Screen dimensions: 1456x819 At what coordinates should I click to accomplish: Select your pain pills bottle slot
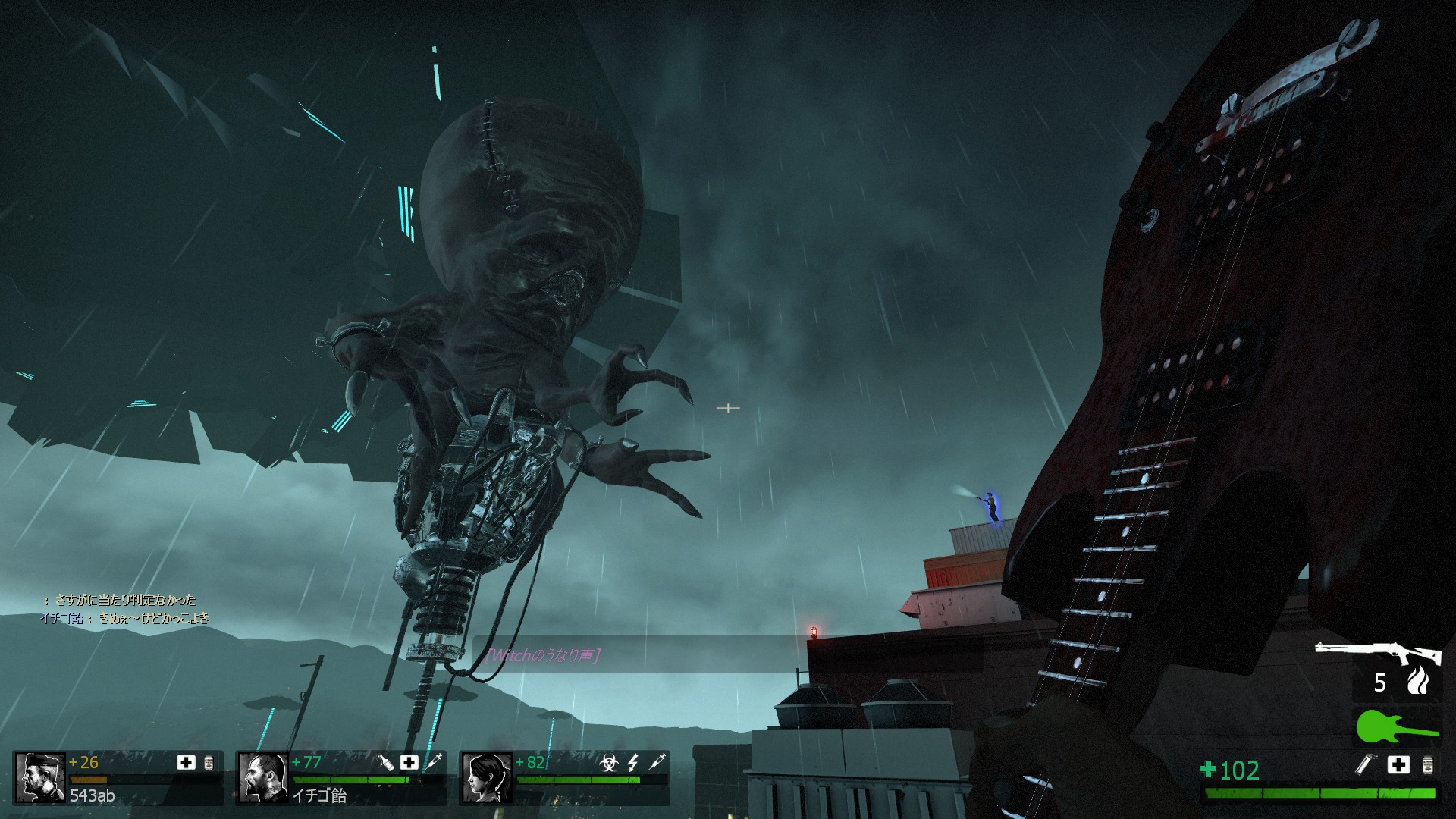click(x=1428, y=764)
